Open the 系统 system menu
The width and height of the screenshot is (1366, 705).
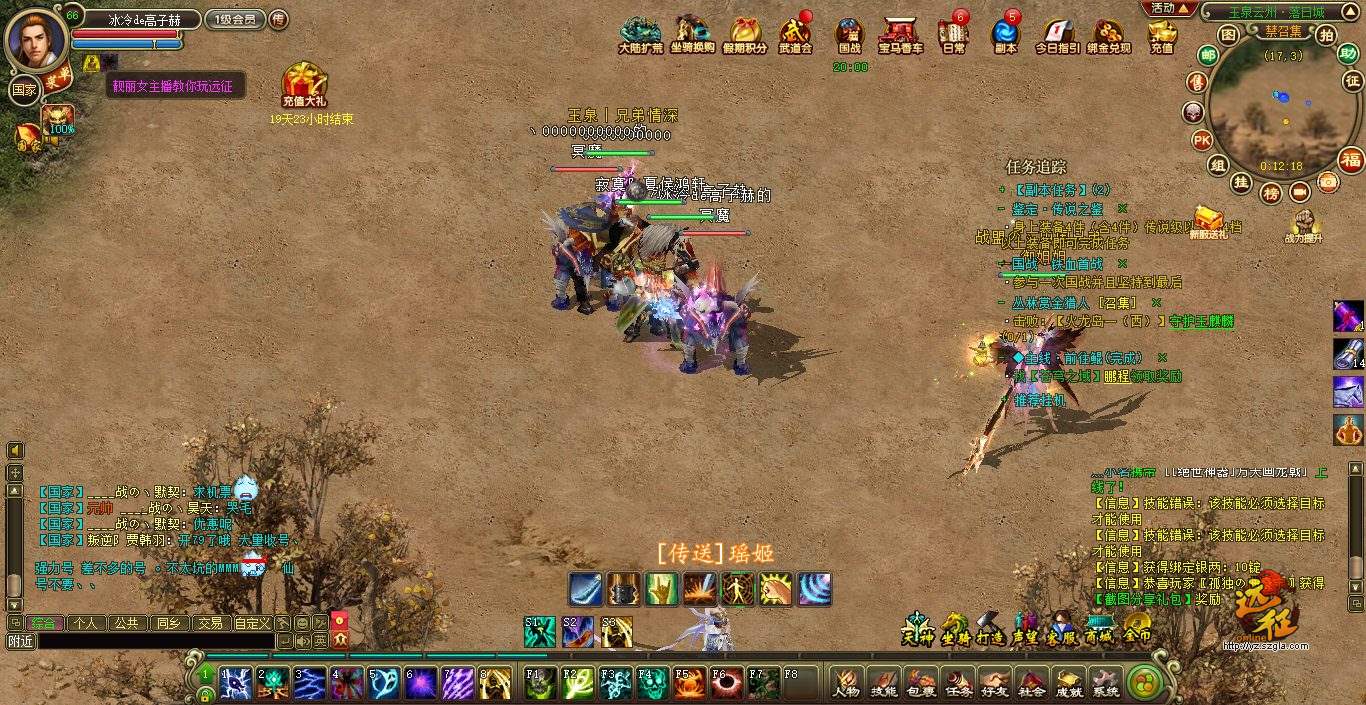tap(1105, 682)
